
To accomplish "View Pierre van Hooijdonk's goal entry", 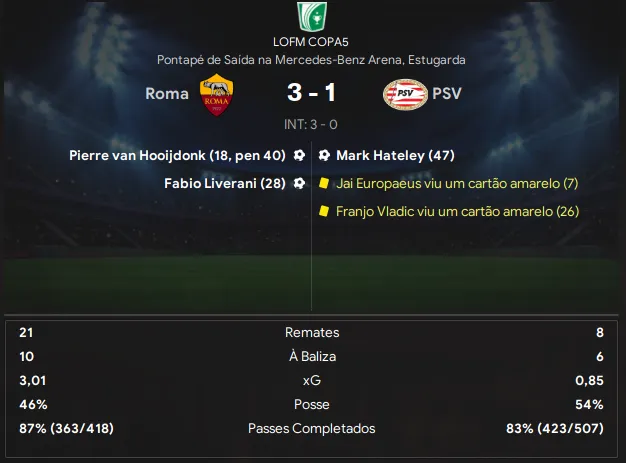I will 178,156.
